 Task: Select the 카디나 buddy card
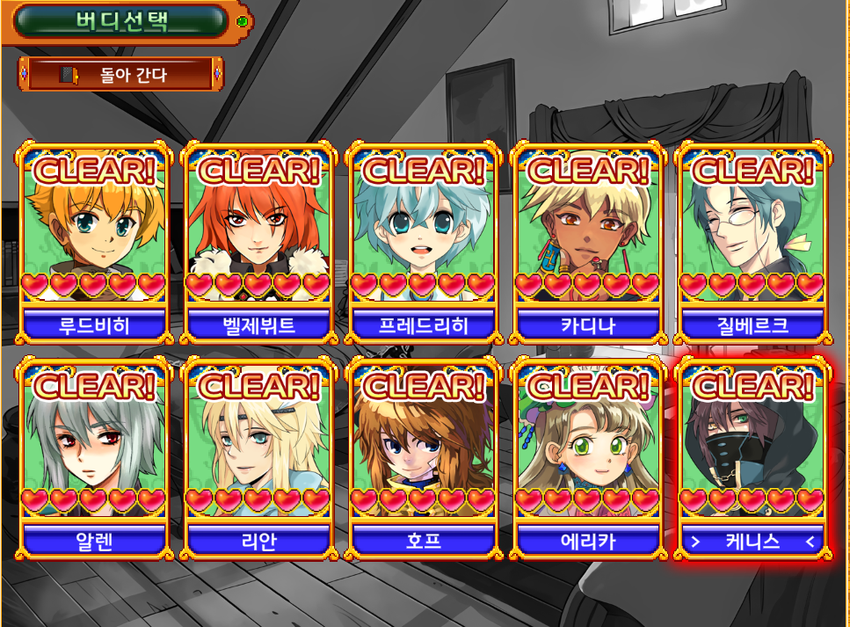tap(587, 240)
